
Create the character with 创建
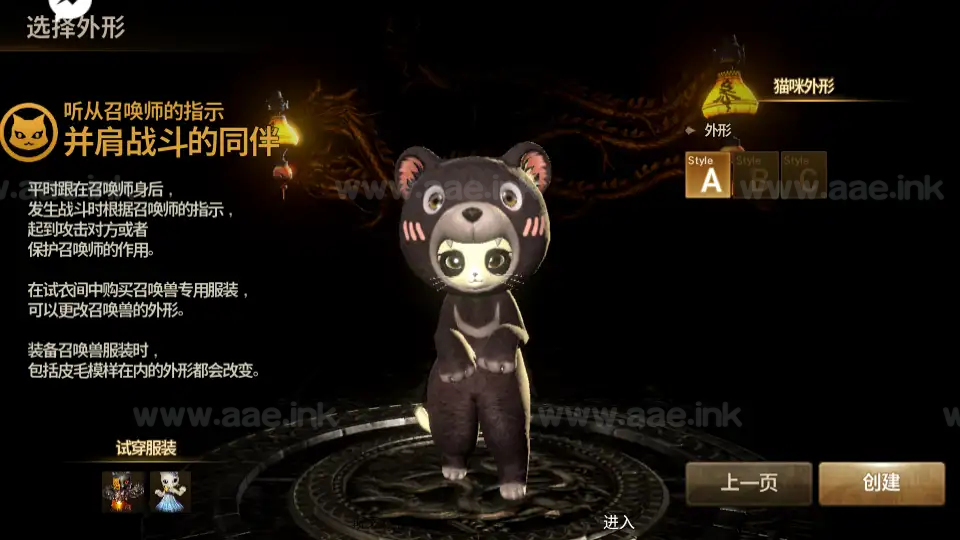(881, 483)
